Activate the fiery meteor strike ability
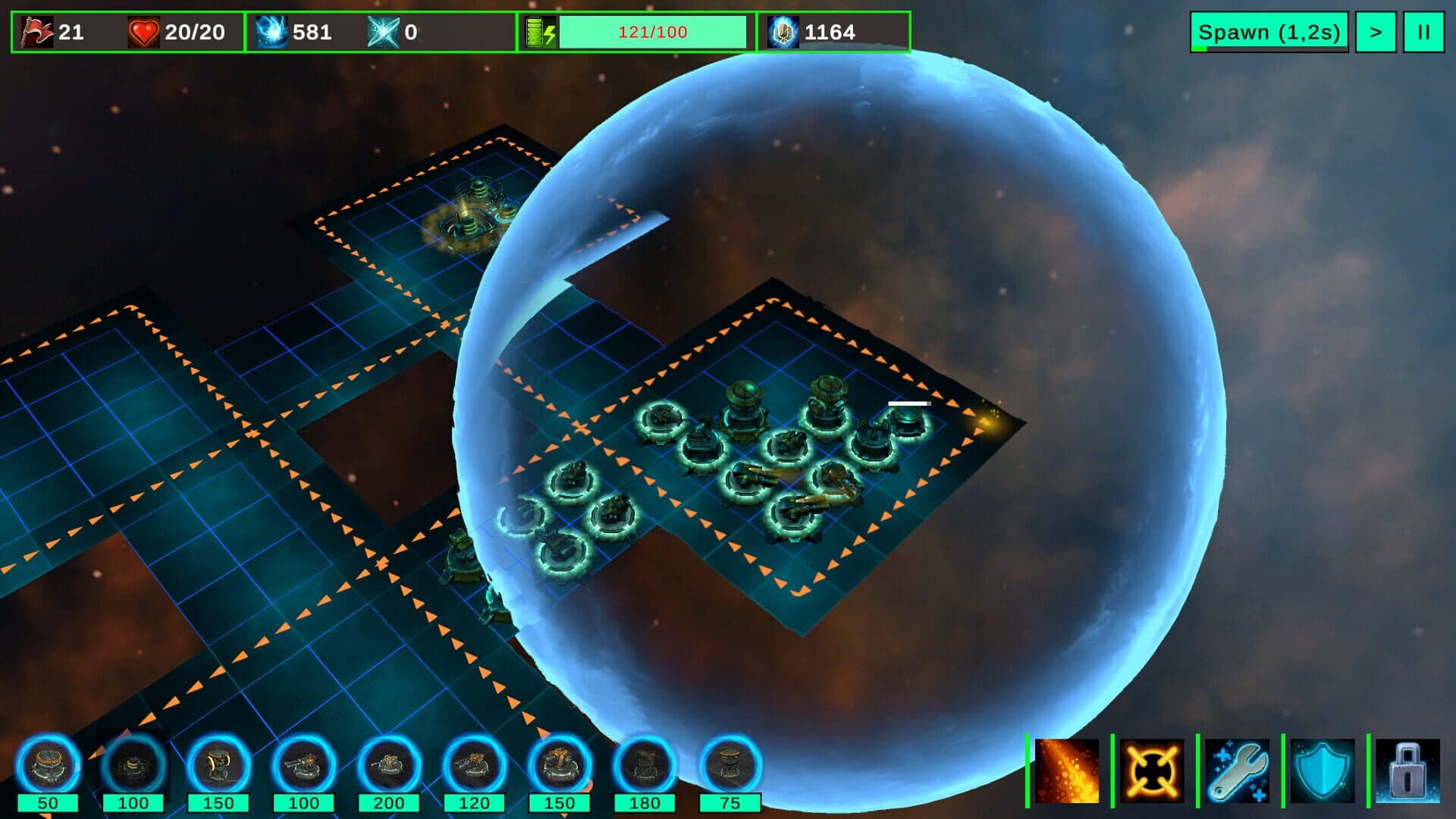The width and height of the screenshot is (1456, 819). (x=1066, y=770)
